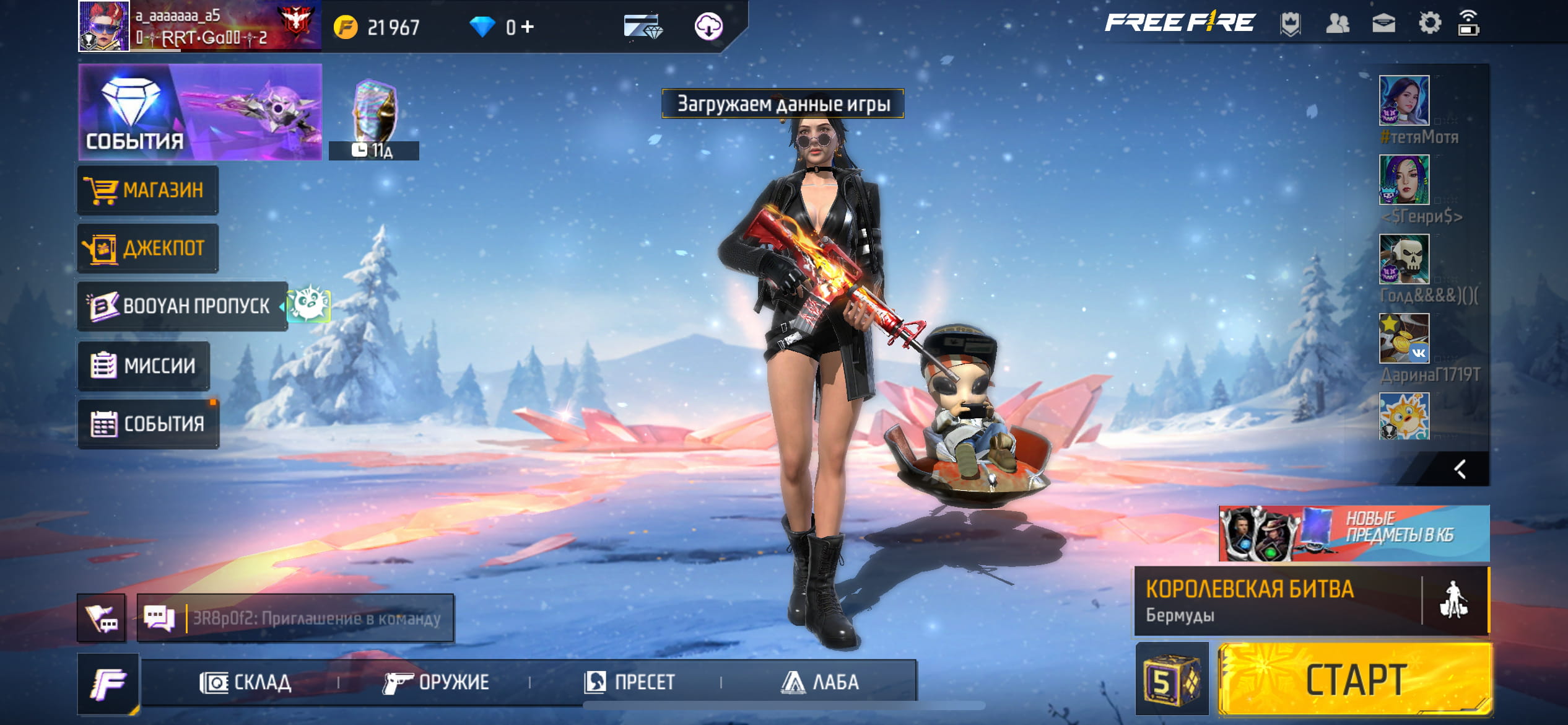
Task: Open the settings gear icon
Action: pos(1429,24)
